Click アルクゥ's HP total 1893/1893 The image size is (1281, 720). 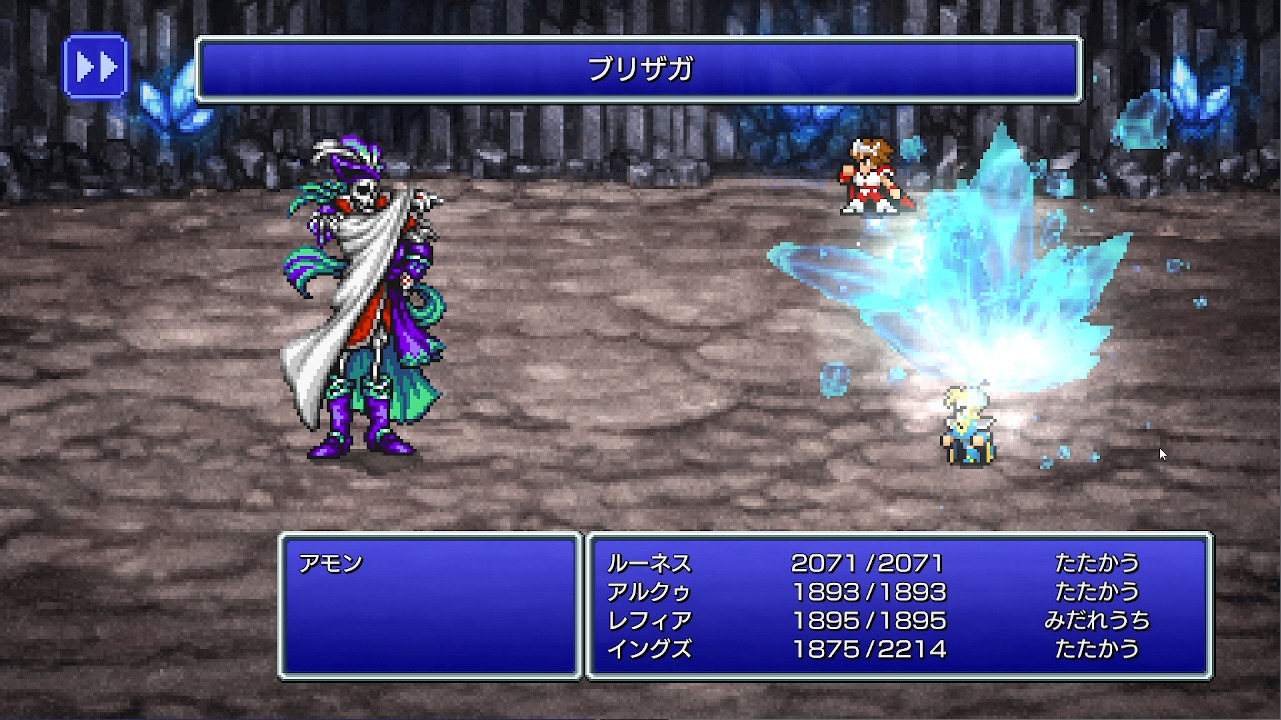(x=867, y=592)
